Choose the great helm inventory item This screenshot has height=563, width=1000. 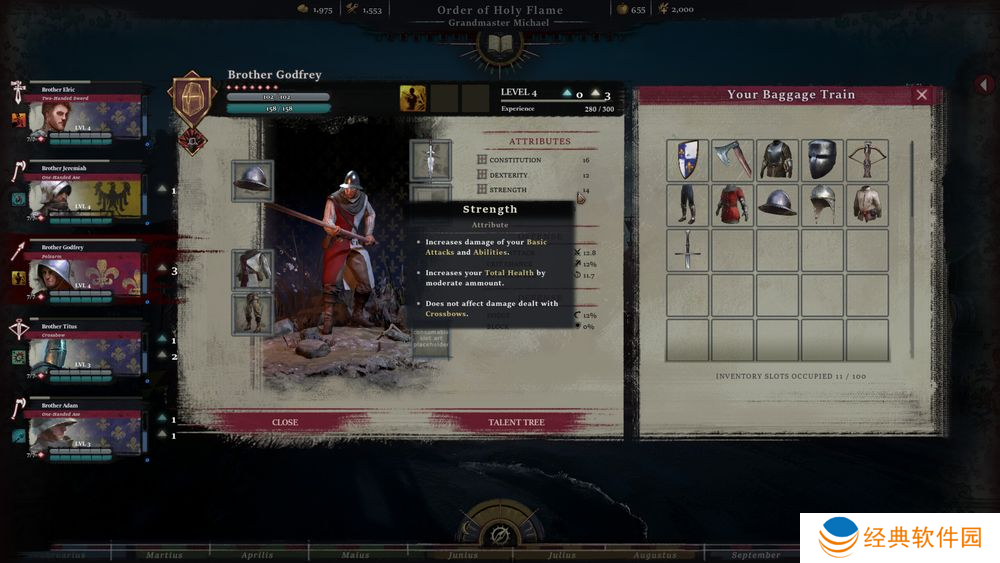pos(822,160)
